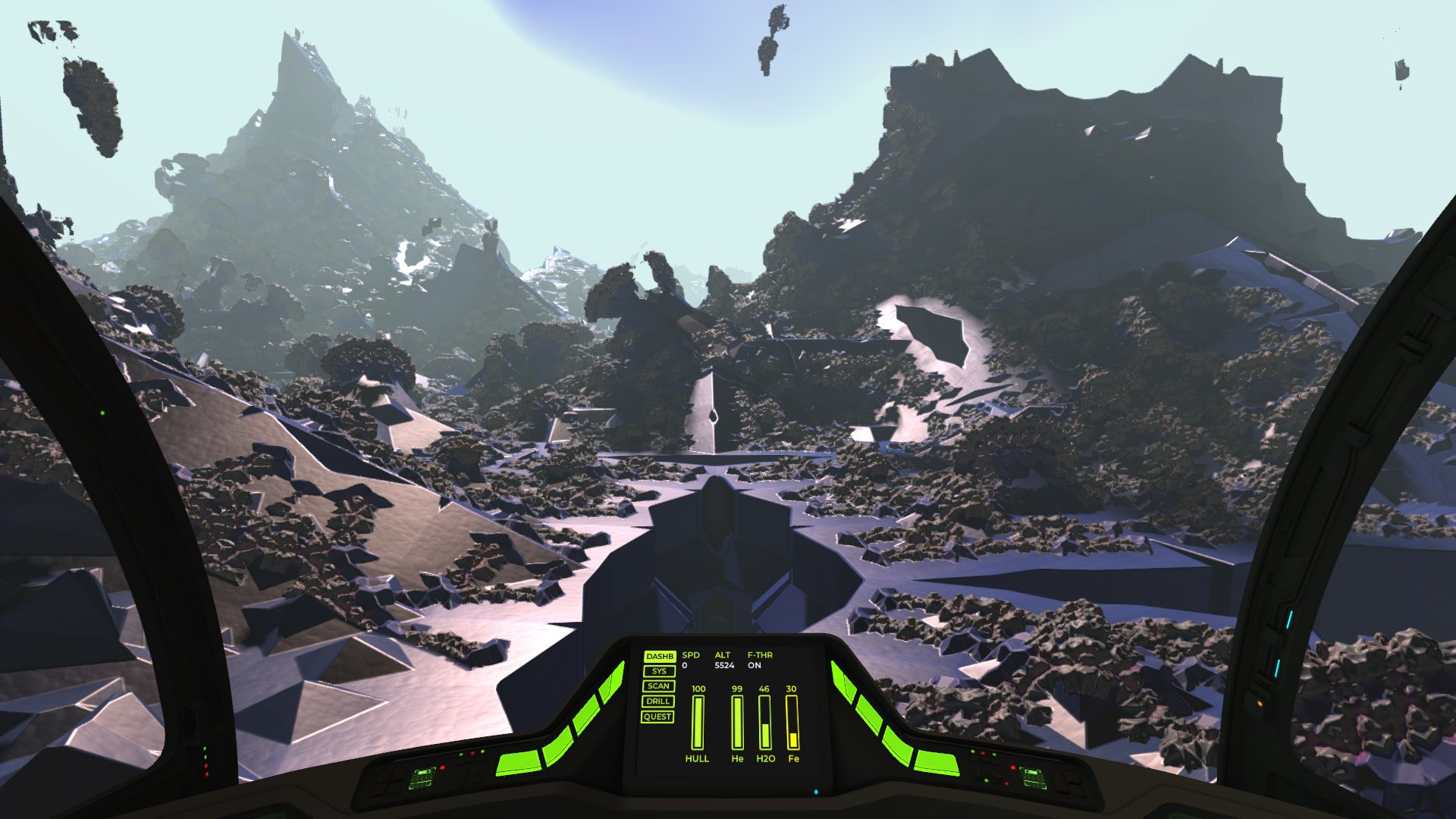1456x819 pixels.
Task: Open the SCAN display on the cockpit screen
Action: pyautogui.click(x=658, y=686)
